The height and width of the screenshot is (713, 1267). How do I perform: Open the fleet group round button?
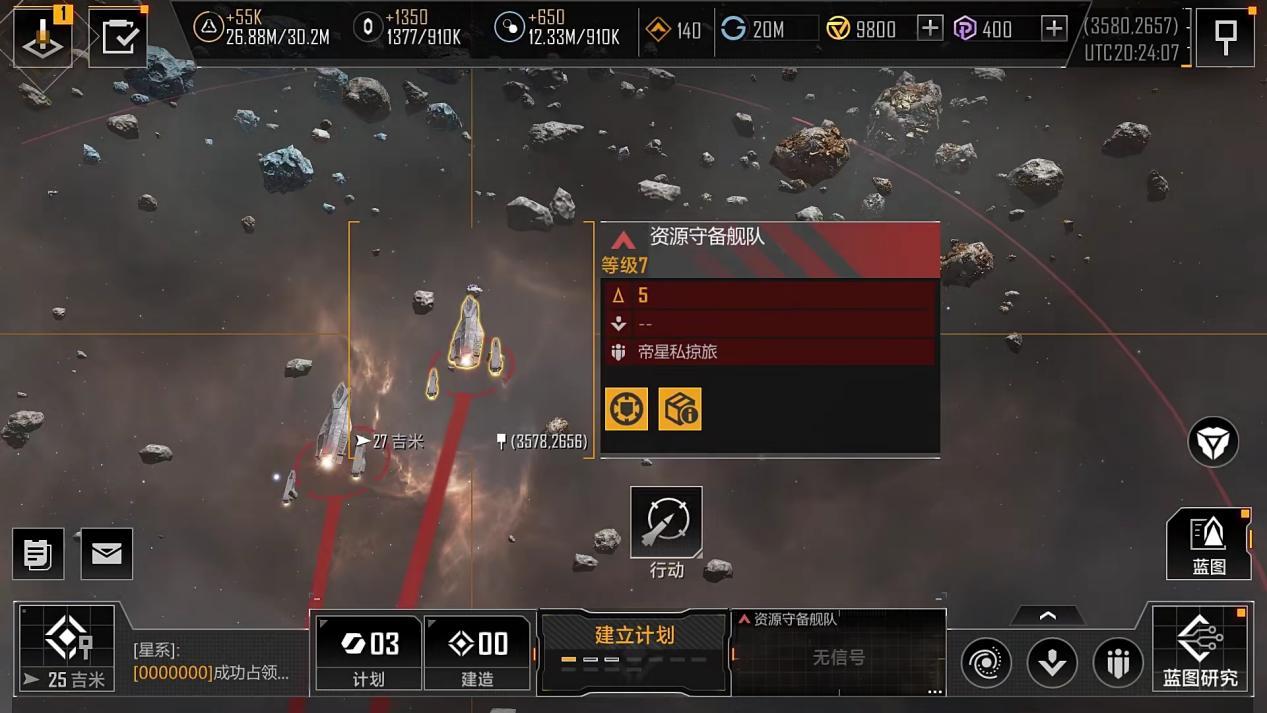point(1117,662)
